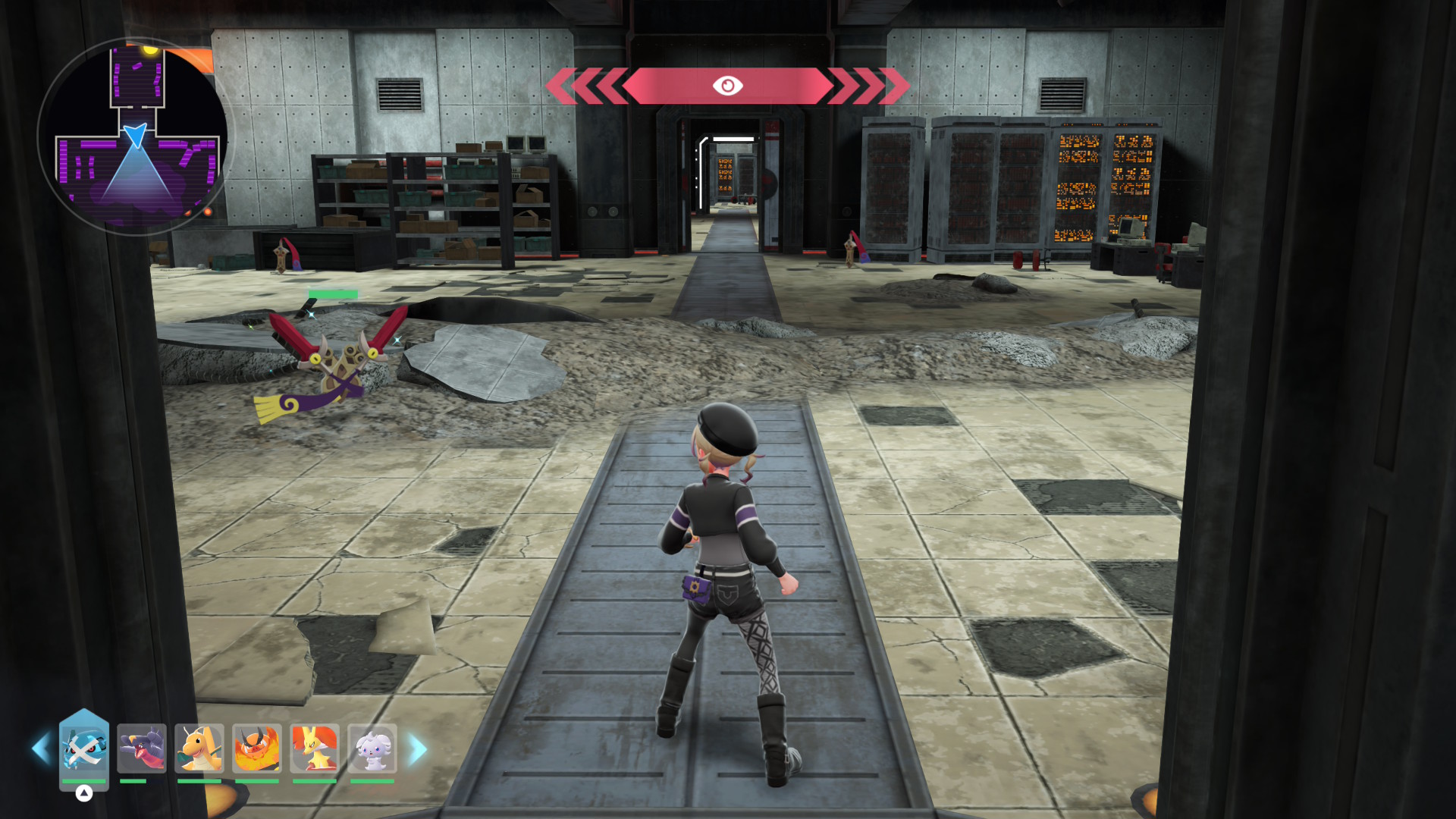
Task: Pick Emboar from the party bar
Action: (257, 748)
